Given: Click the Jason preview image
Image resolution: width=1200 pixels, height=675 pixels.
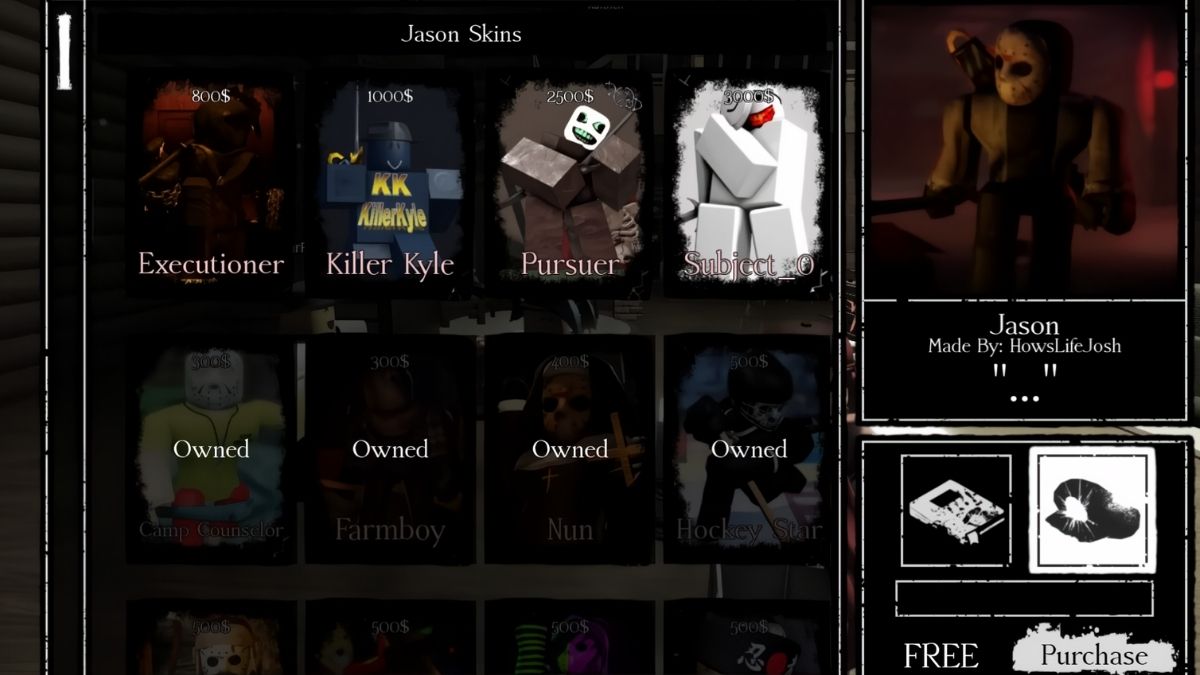Looking at the screenshot, I should coord(1025,150).
